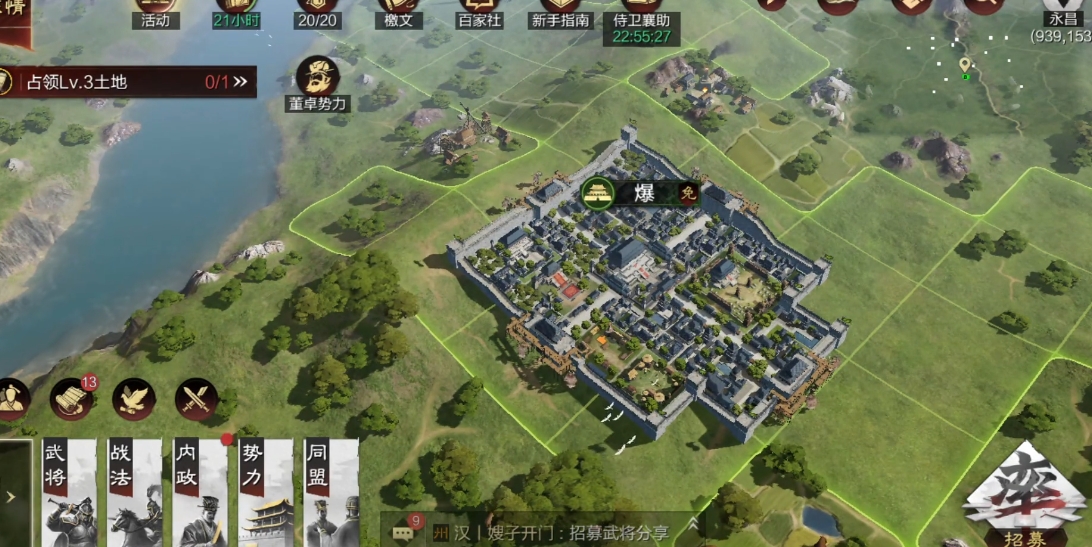Open the minimap with the location pin
Viewport: 1092px width, 547px height.
click(963, 68)
